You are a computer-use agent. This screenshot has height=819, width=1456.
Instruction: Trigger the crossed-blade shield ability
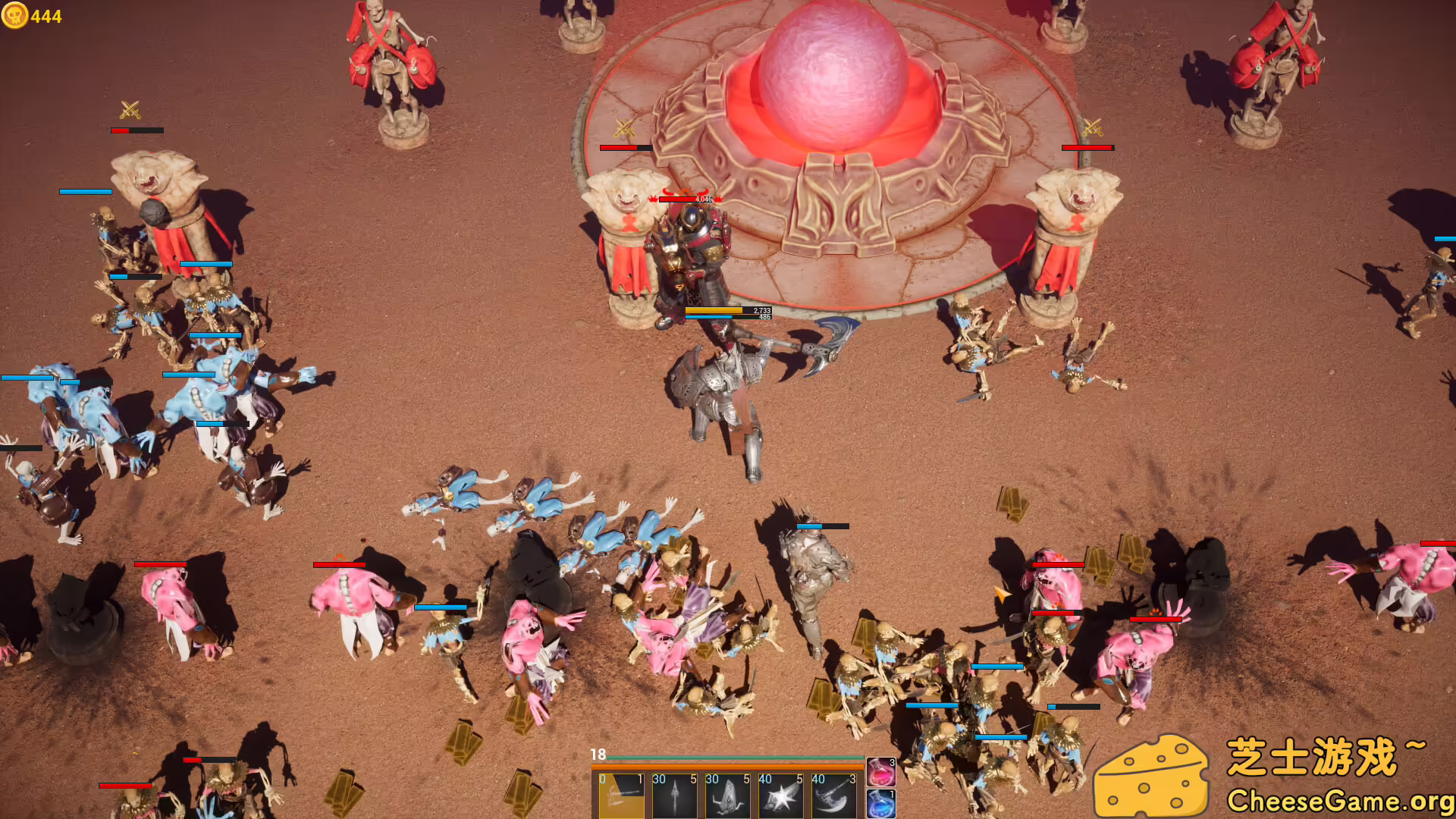[x=727, y=796]
